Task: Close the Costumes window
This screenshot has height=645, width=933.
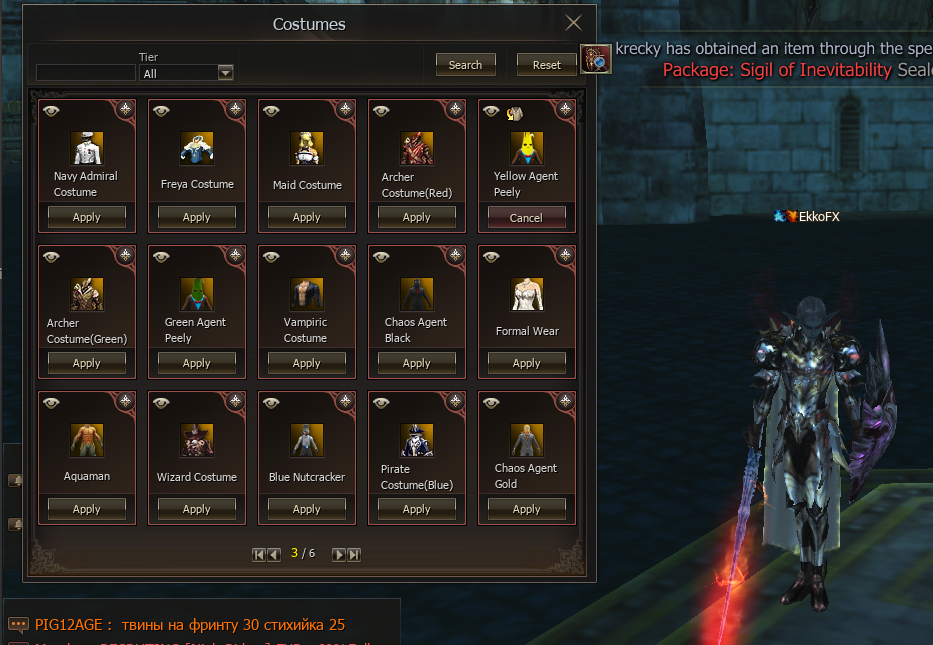Action: click(x=573, y=24)
